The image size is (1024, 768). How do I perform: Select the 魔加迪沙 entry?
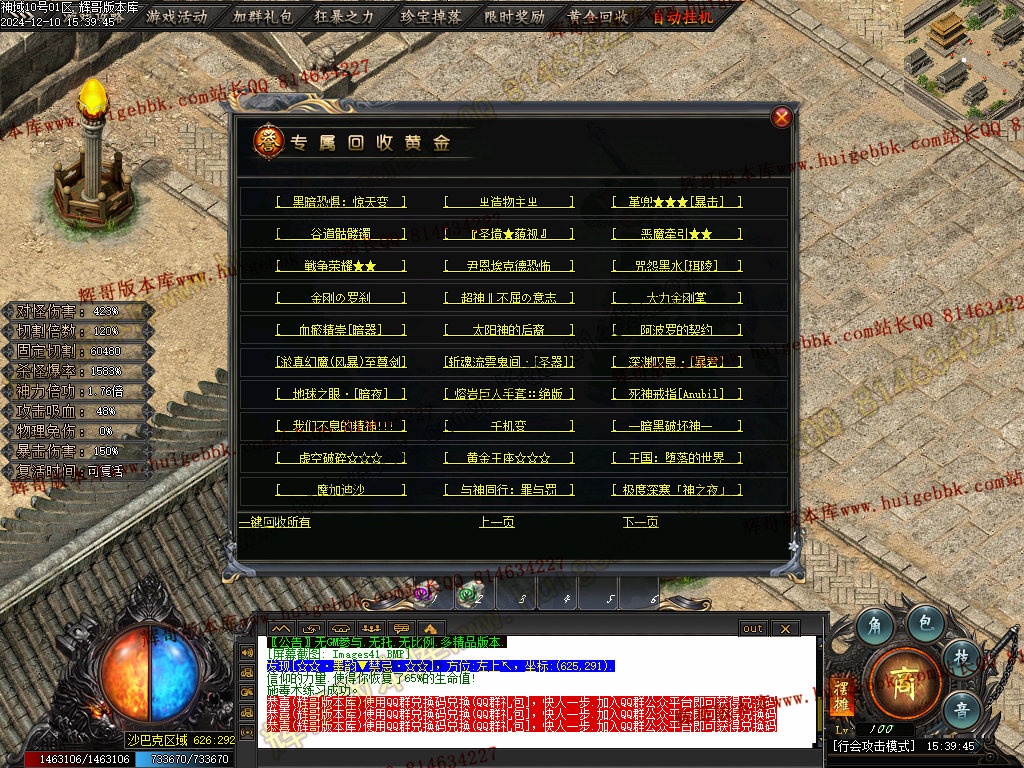(x=341, y=490)
